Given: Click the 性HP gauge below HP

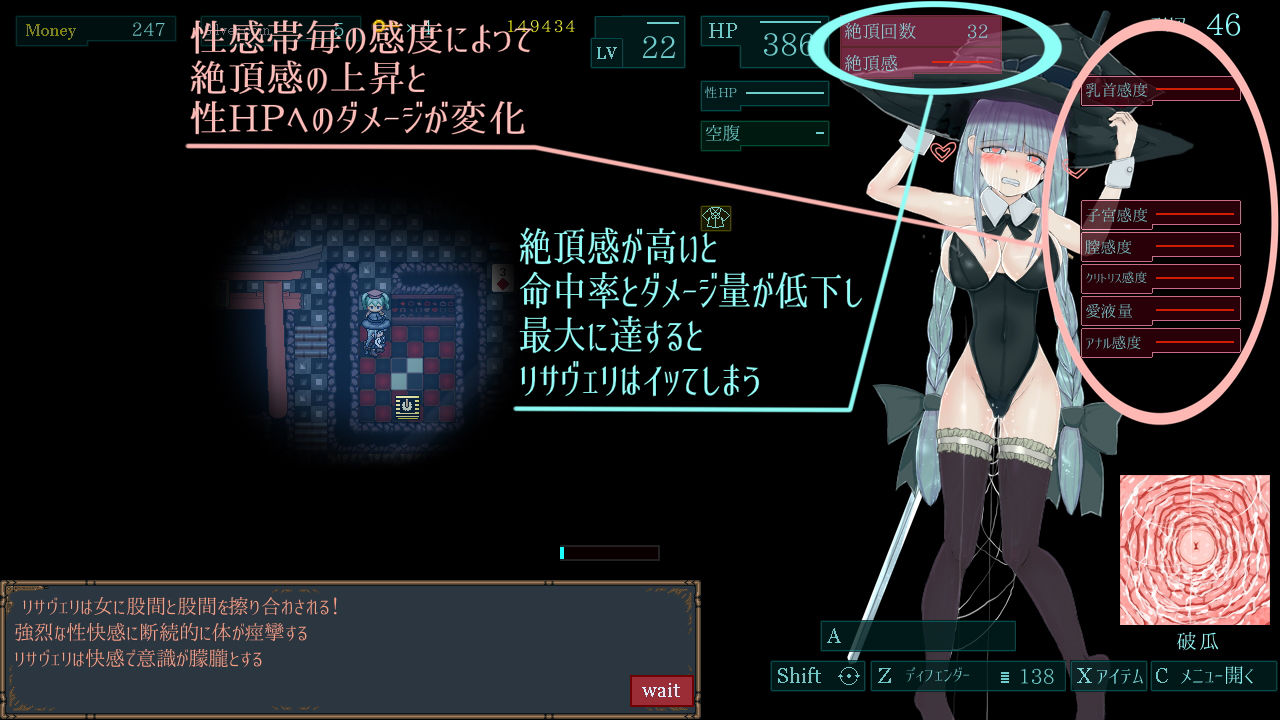Looking at the screenshot, I should pos(765,94).
